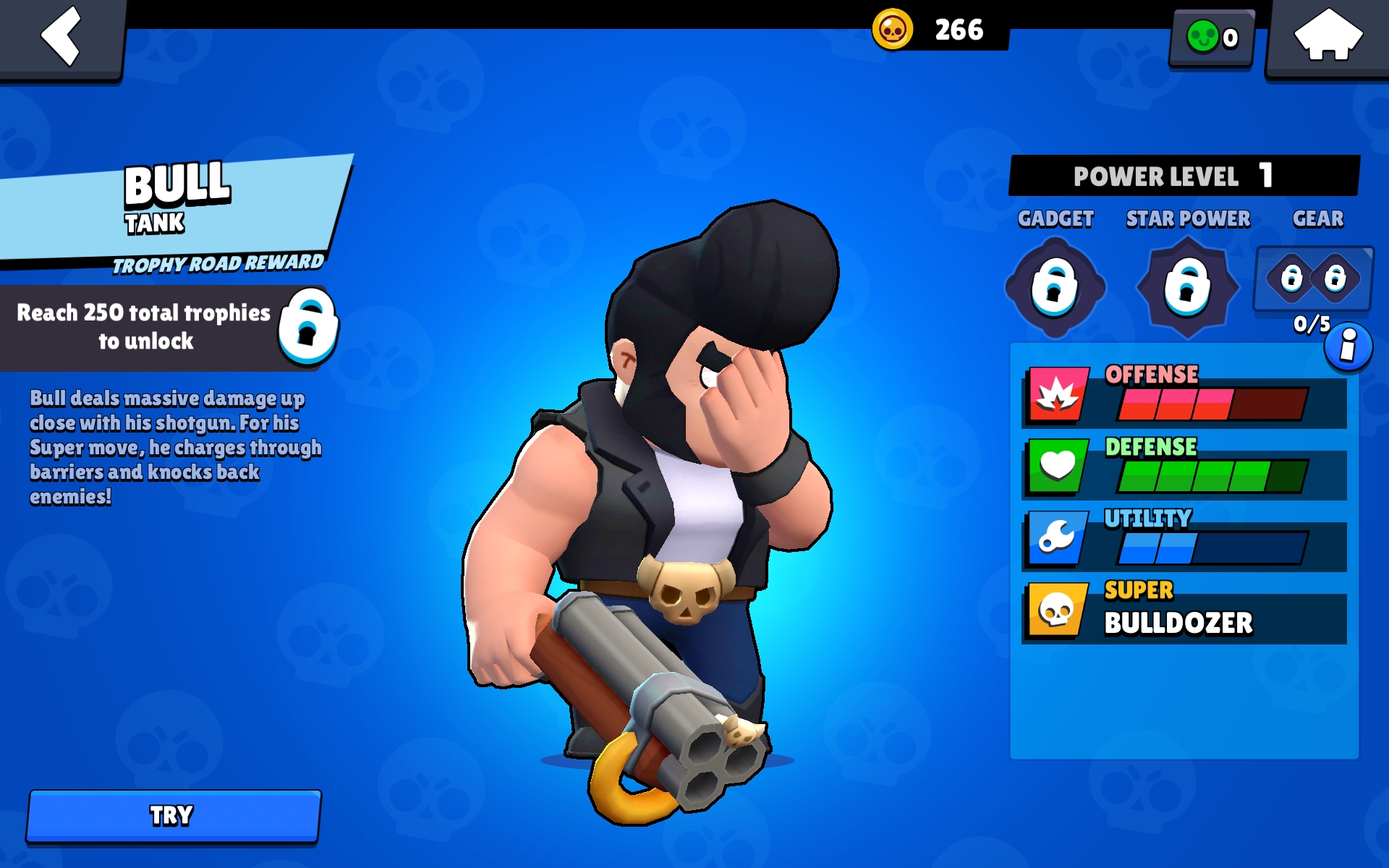Select the locked Gear slots panel
This screenshot has width=1389, height=868.
tap(1313, 279)
